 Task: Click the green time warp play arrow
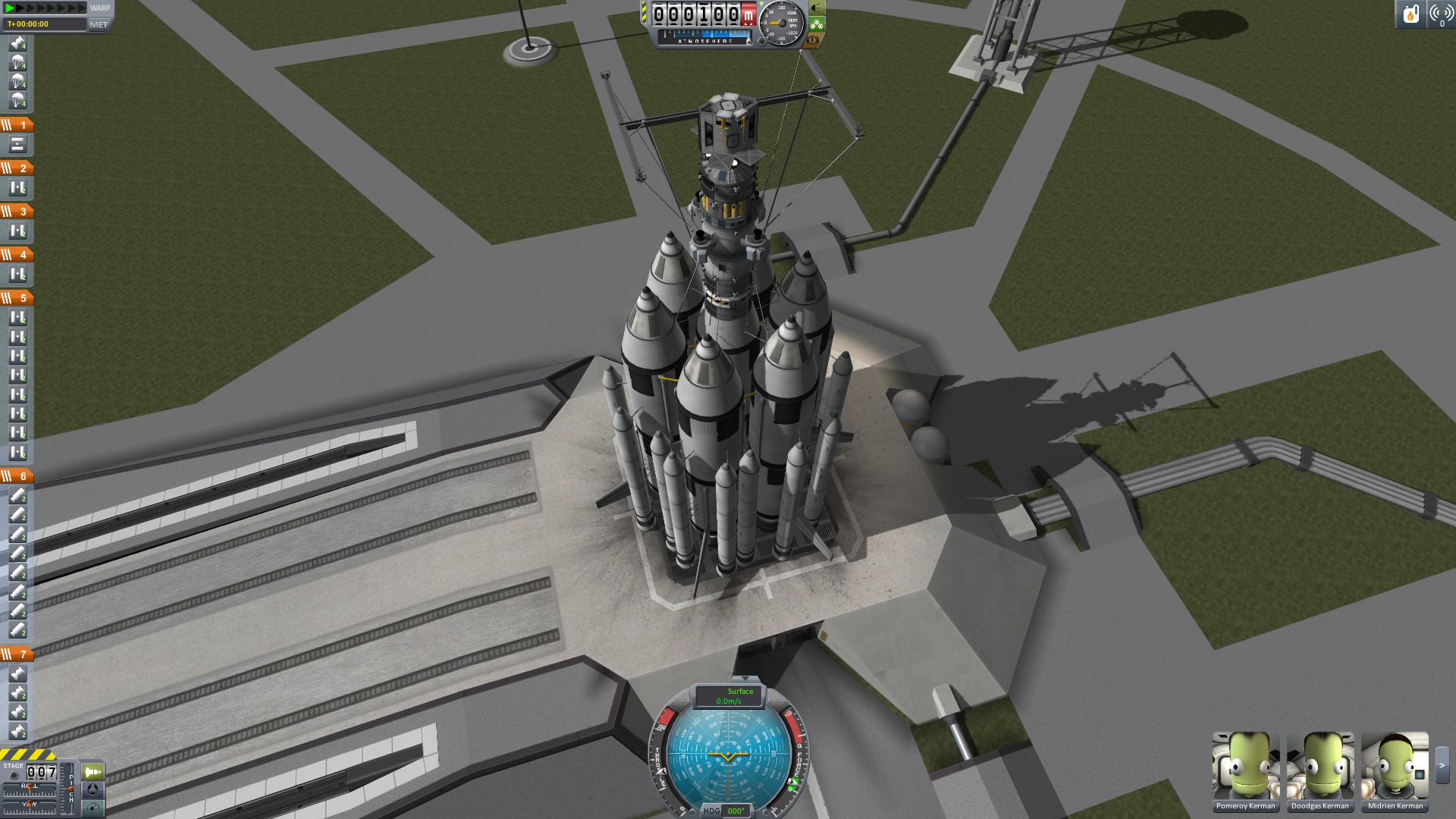tap(11, 8)
